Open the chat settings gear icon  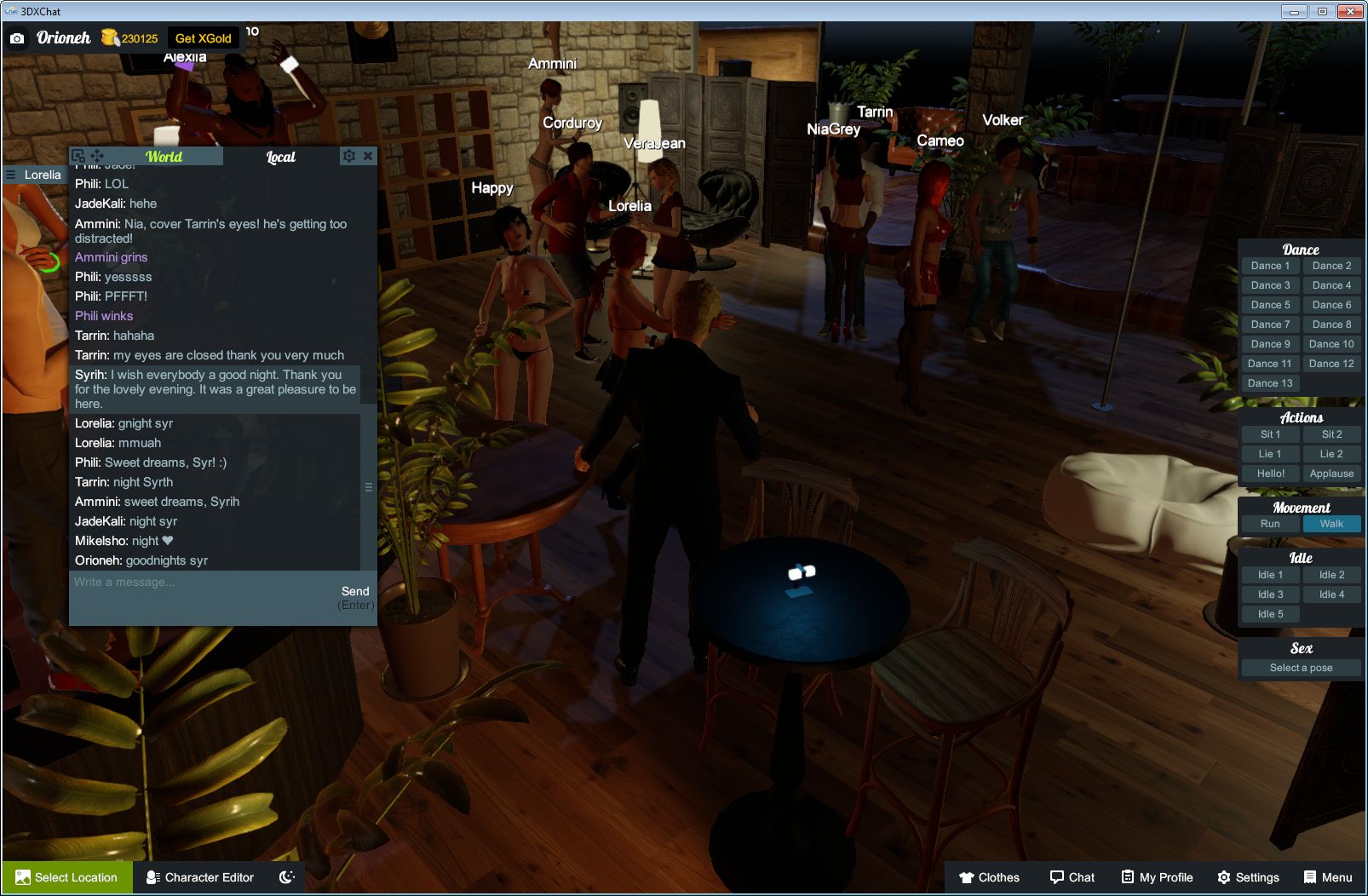point(349,156)
